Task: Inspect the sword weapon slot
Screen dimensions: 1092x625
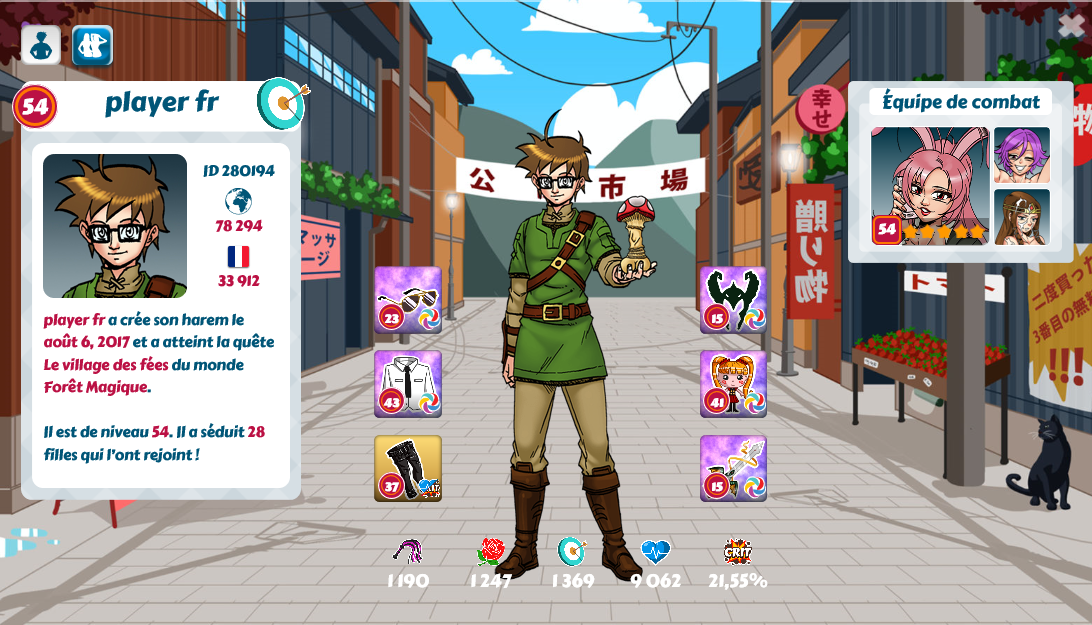Action: pyautogui.click(x=733, y=468)
